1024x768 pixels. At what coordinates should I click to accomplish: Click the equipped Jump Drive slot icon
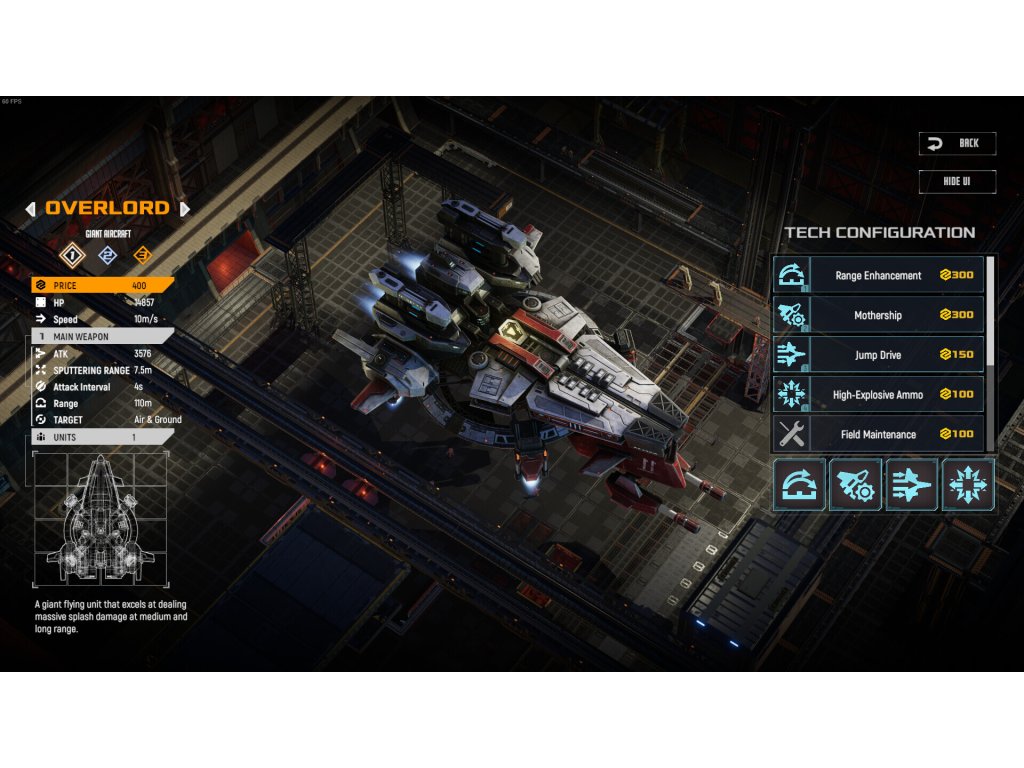[x=911, y=485]
